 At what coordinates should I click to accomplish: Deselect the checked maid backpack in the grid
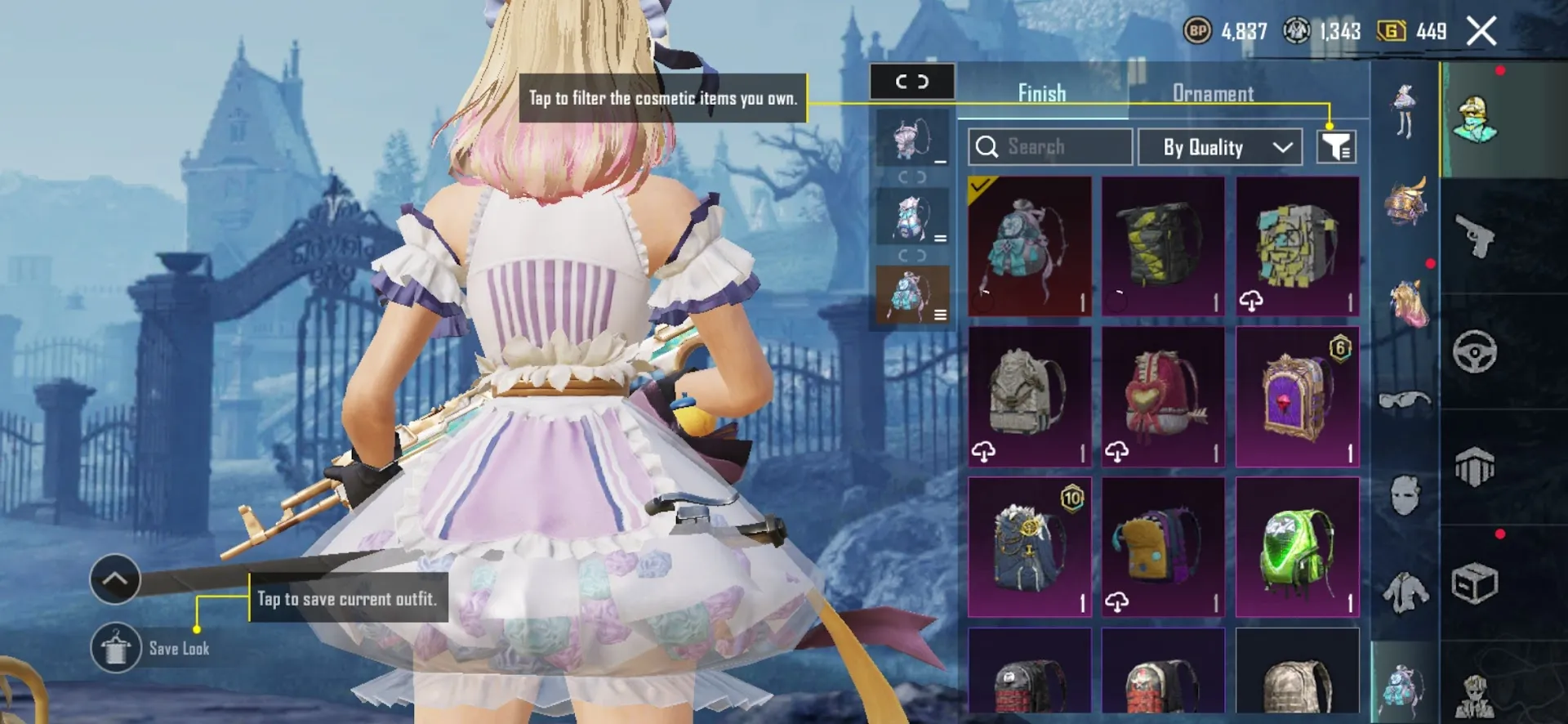click(1029, 245)
